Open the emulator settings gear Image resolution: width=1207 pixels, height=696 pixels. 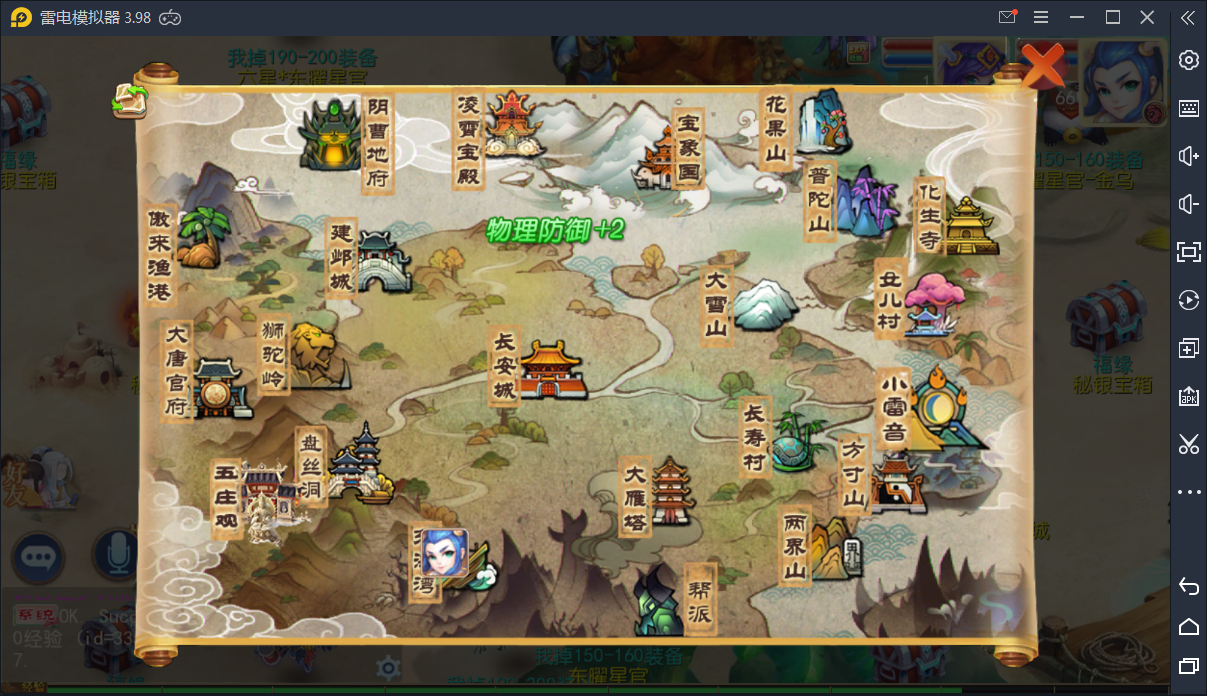pos(1188,60)
